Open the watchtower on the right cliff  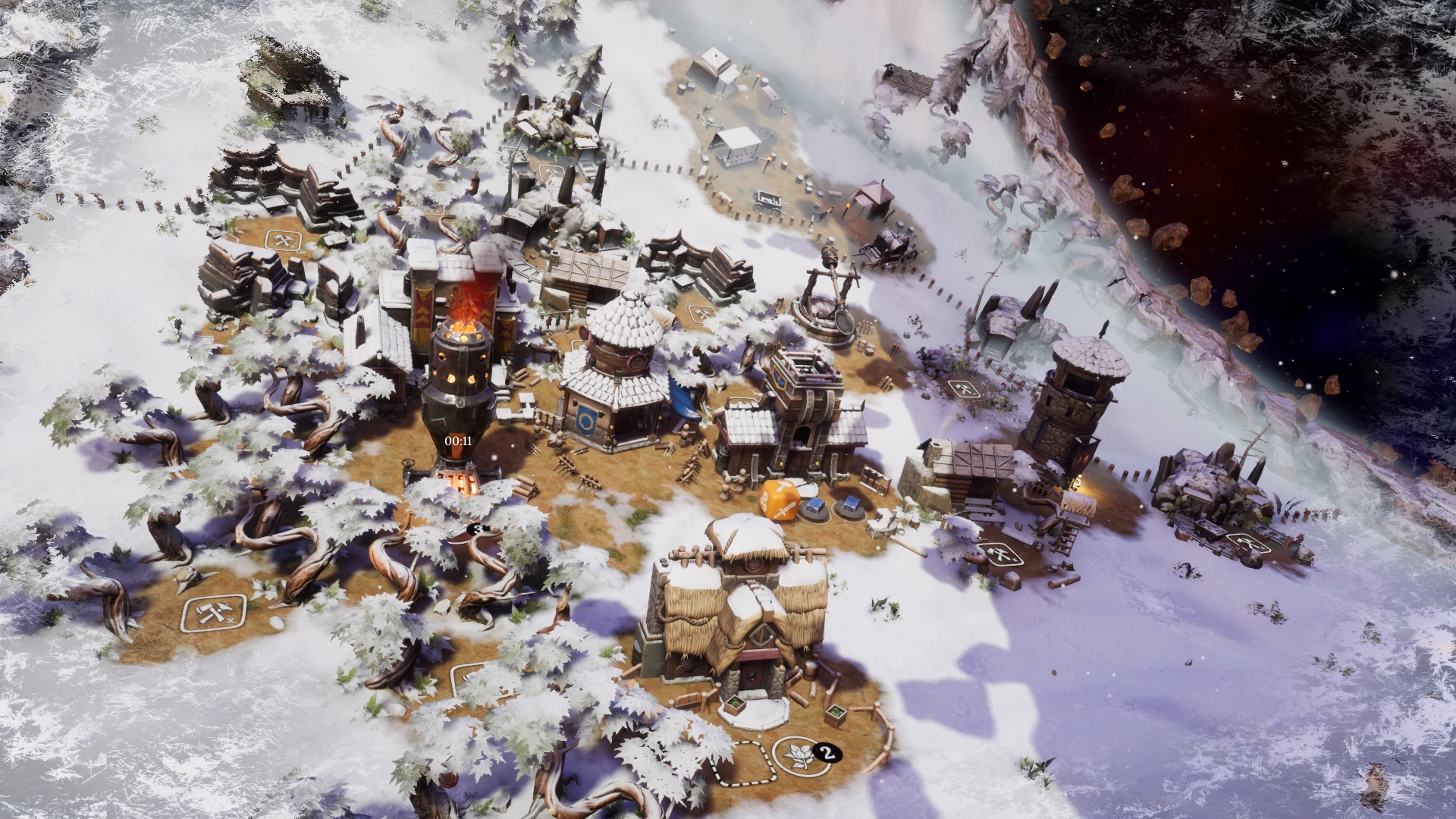pos(1071,409)
